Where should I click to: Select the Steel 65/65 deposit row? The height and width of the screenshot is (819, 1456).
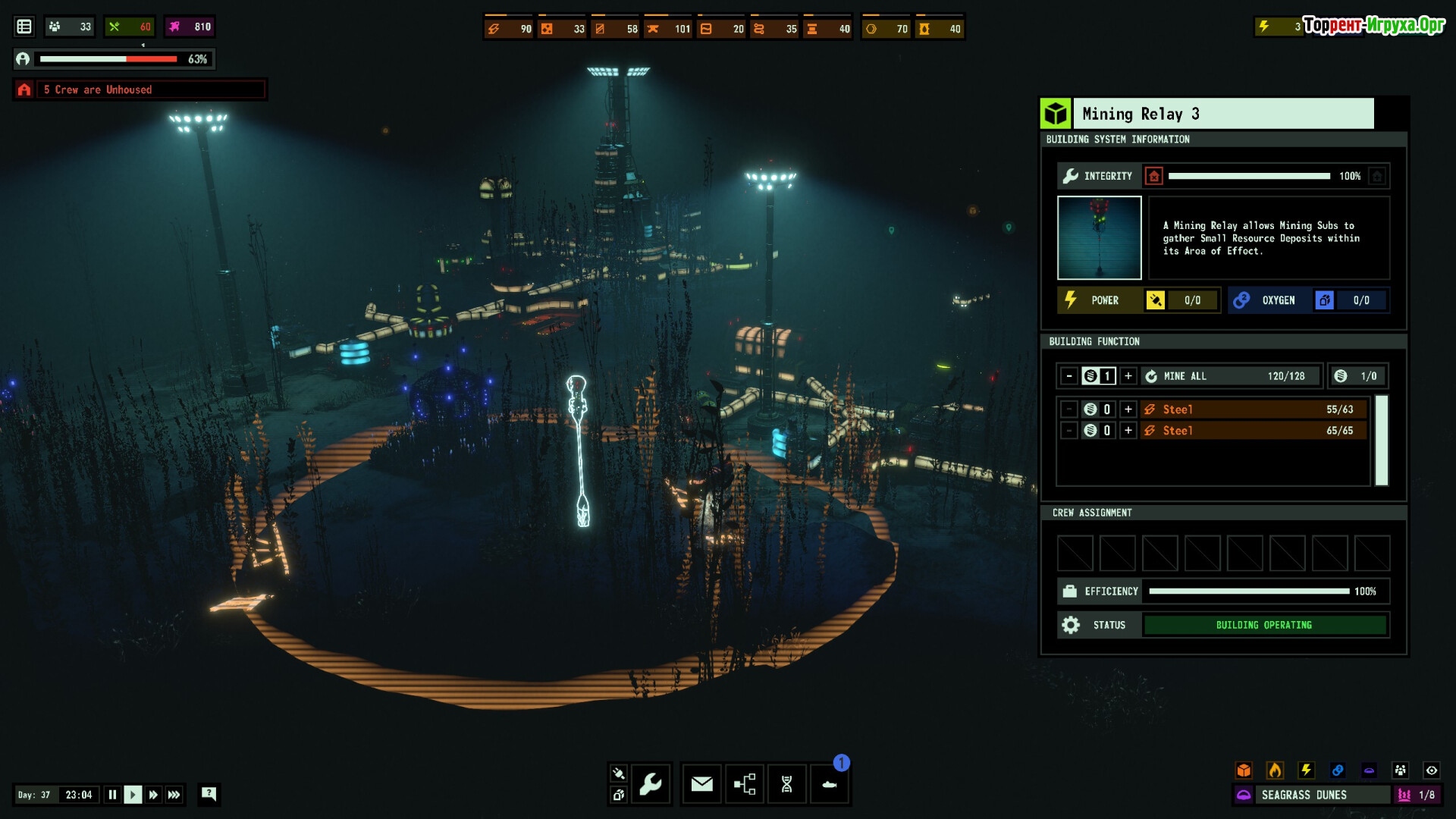1253,431
